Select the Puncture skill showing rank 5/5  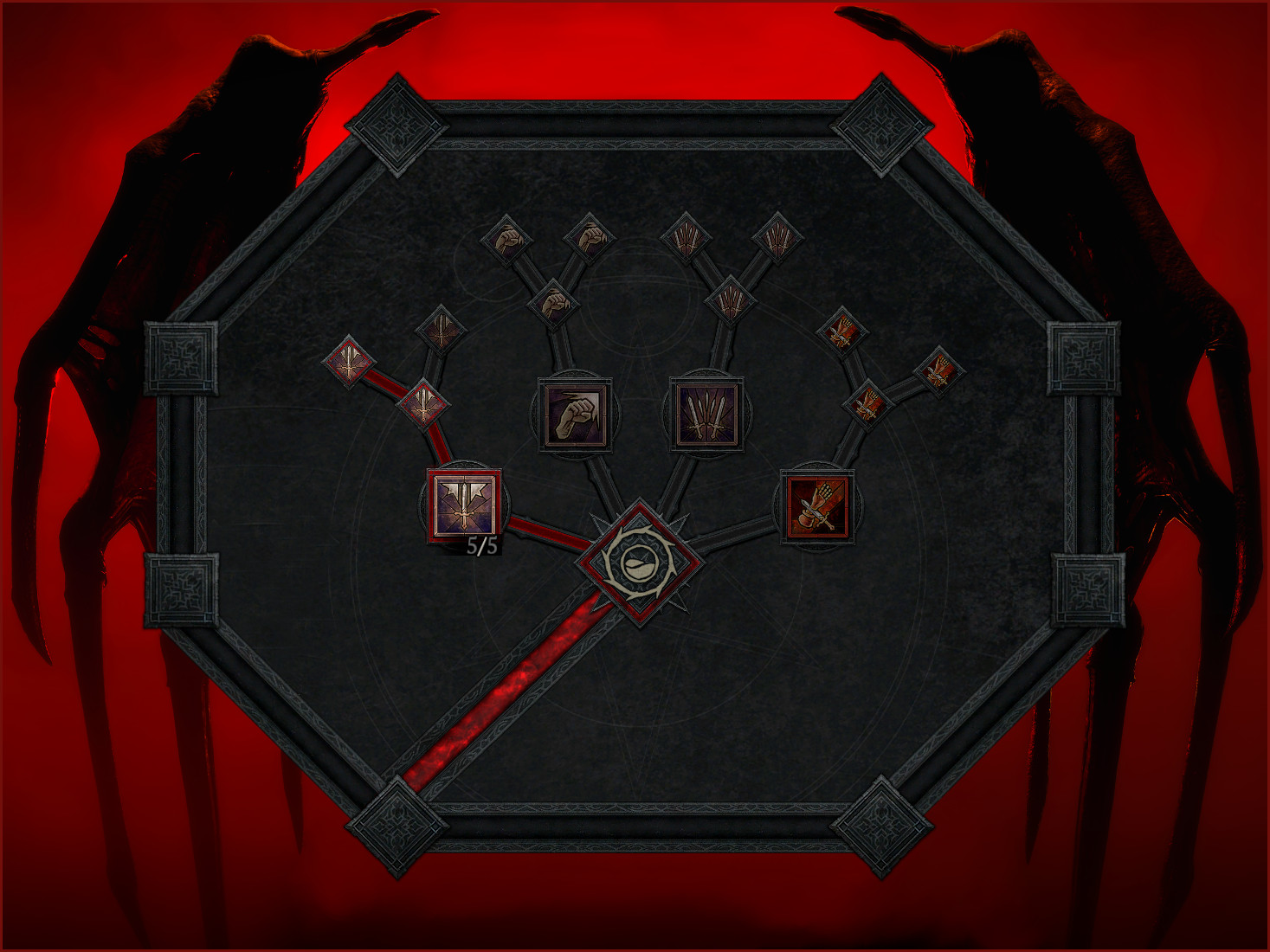tap(462, 505)
